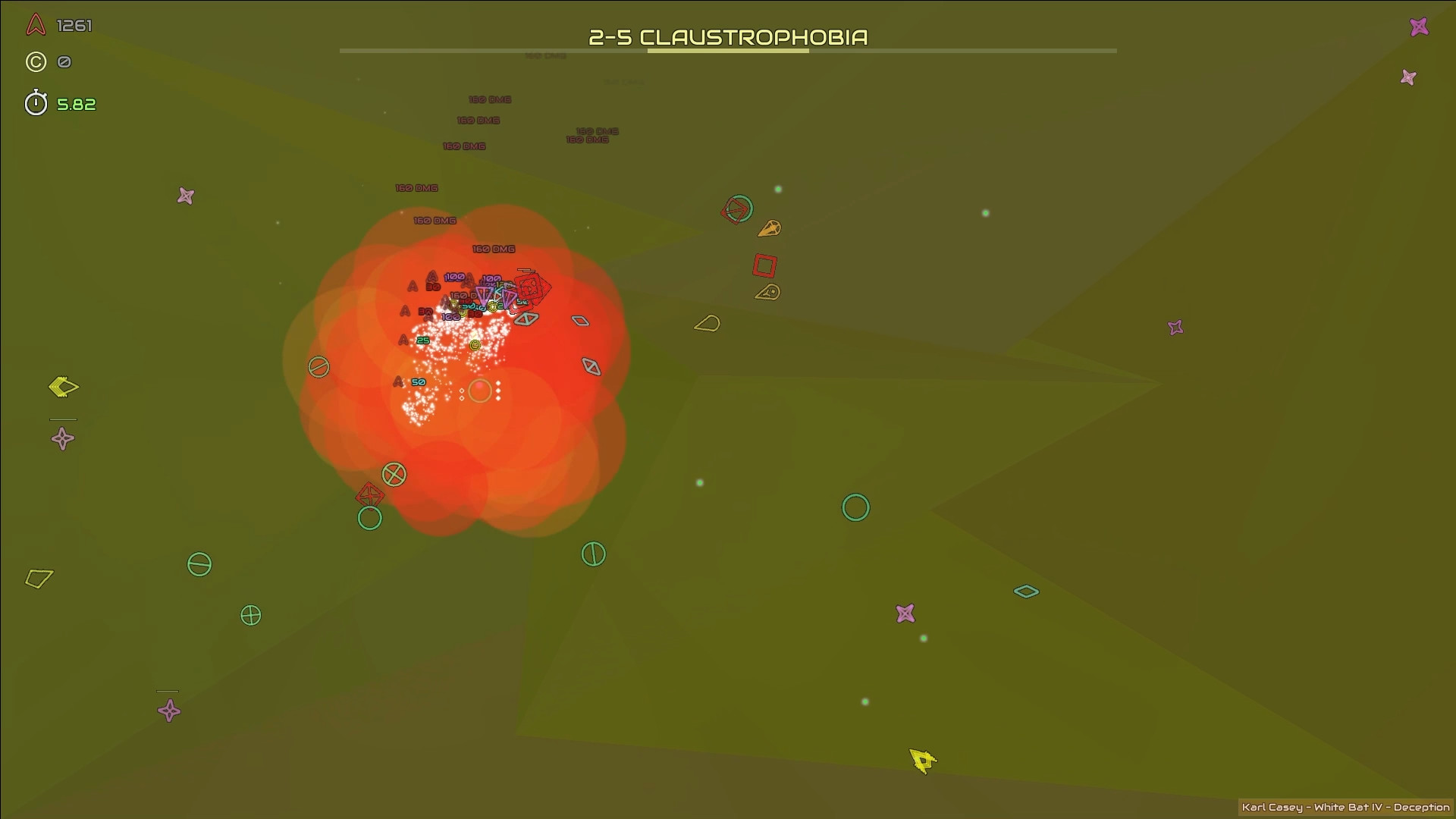Click the teal minus-circle pickup on the lower left
1456x819 pixels.
pyautogui.click(x=199, y=564)
